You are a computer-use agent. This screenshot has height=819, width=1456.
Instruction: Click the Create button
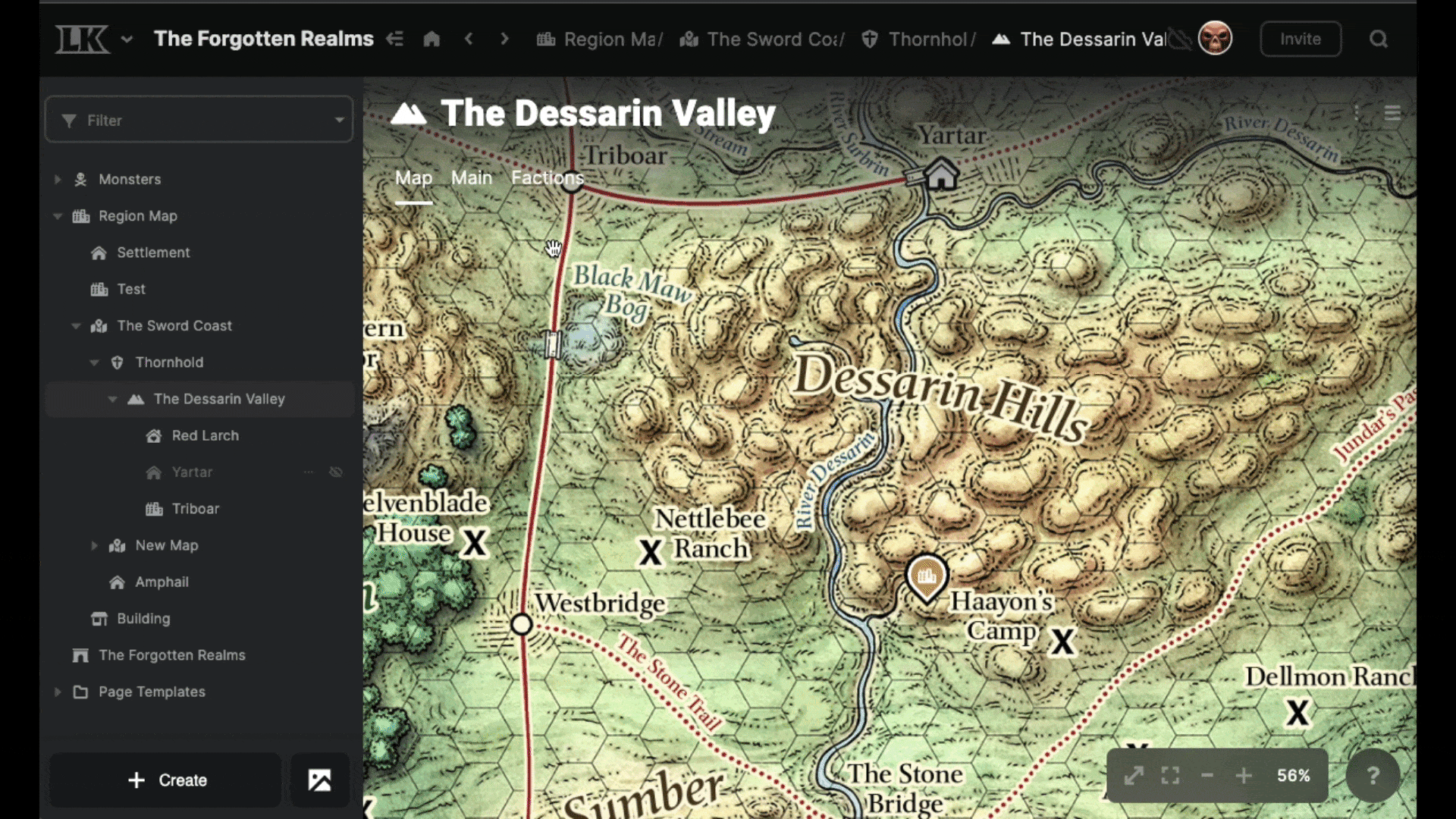(x=165, y=780)
